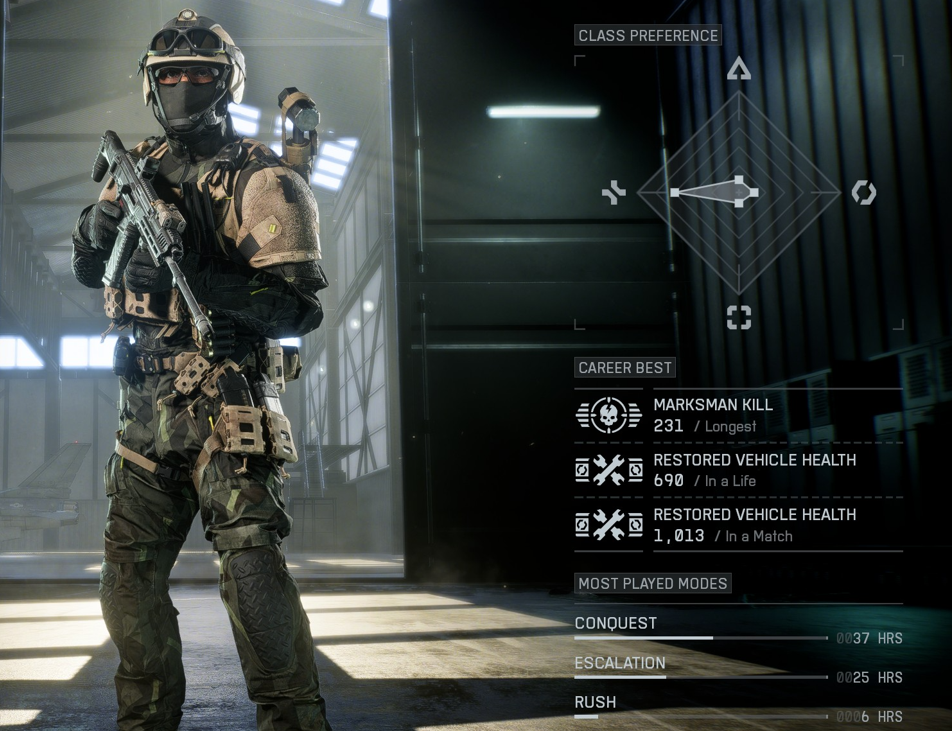Choose the Escalation mode entry
952x731 pixels.
pyautogui.click(x=738, y=669)
